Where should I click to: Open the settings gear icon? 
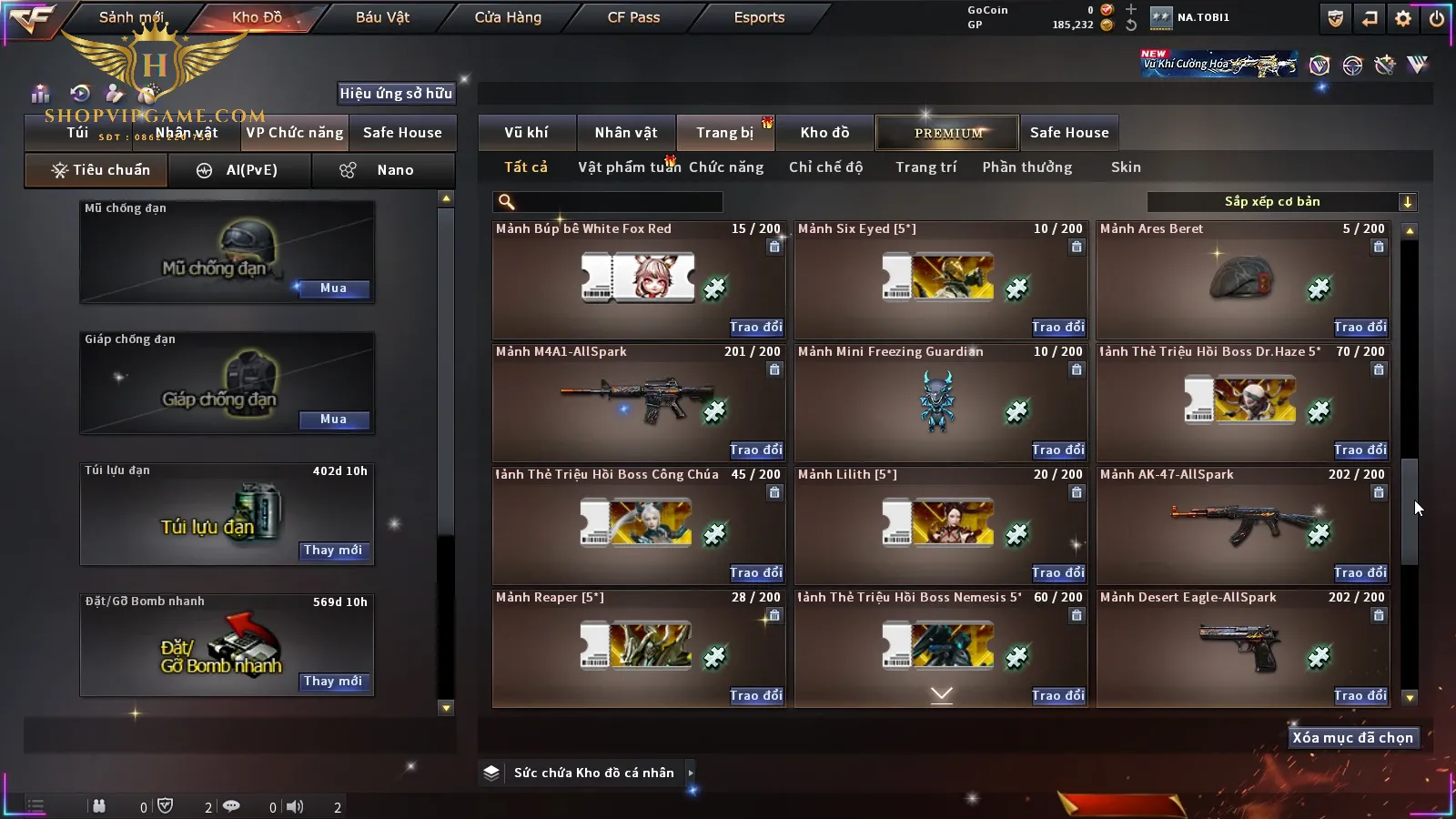click(1403, 18)
